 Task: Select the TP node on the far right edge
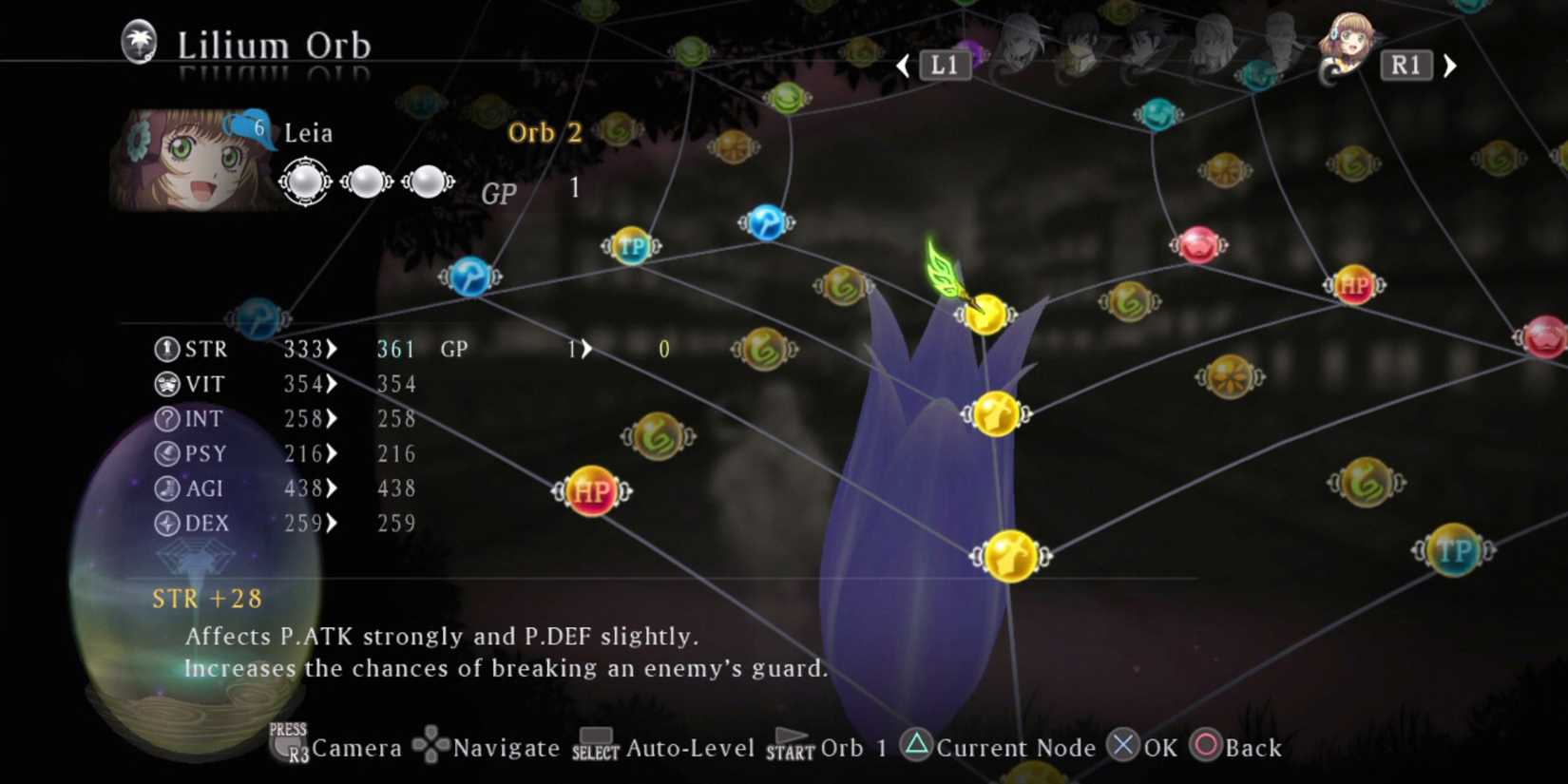click(x=1454, y=550)
